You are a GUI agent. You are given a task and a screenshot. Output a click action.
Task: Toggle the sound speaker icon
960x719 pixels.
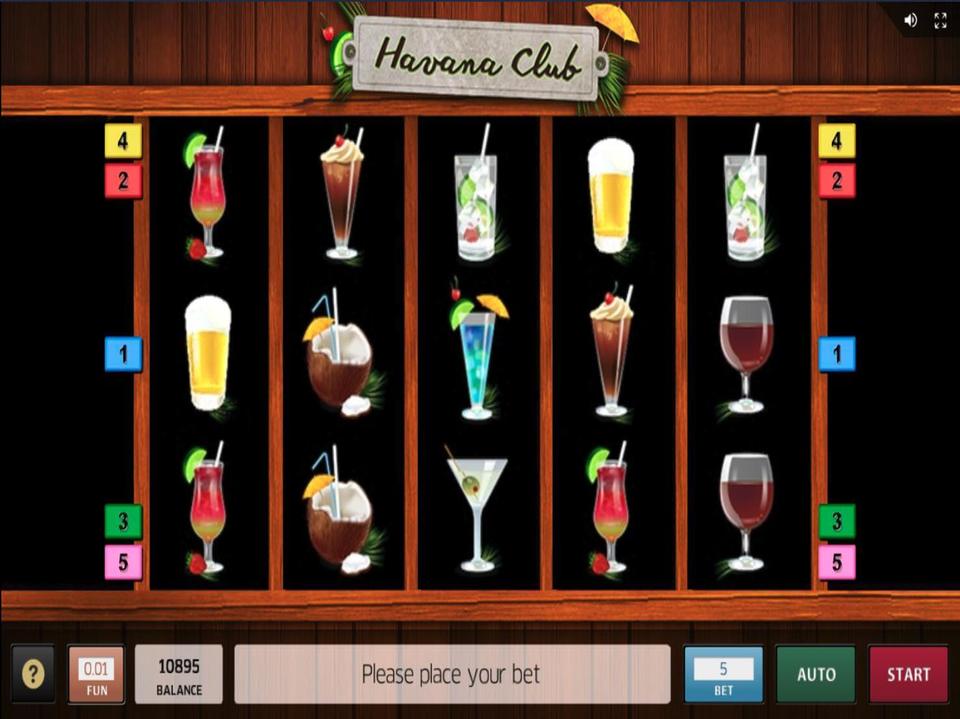[x=910, y=20]
